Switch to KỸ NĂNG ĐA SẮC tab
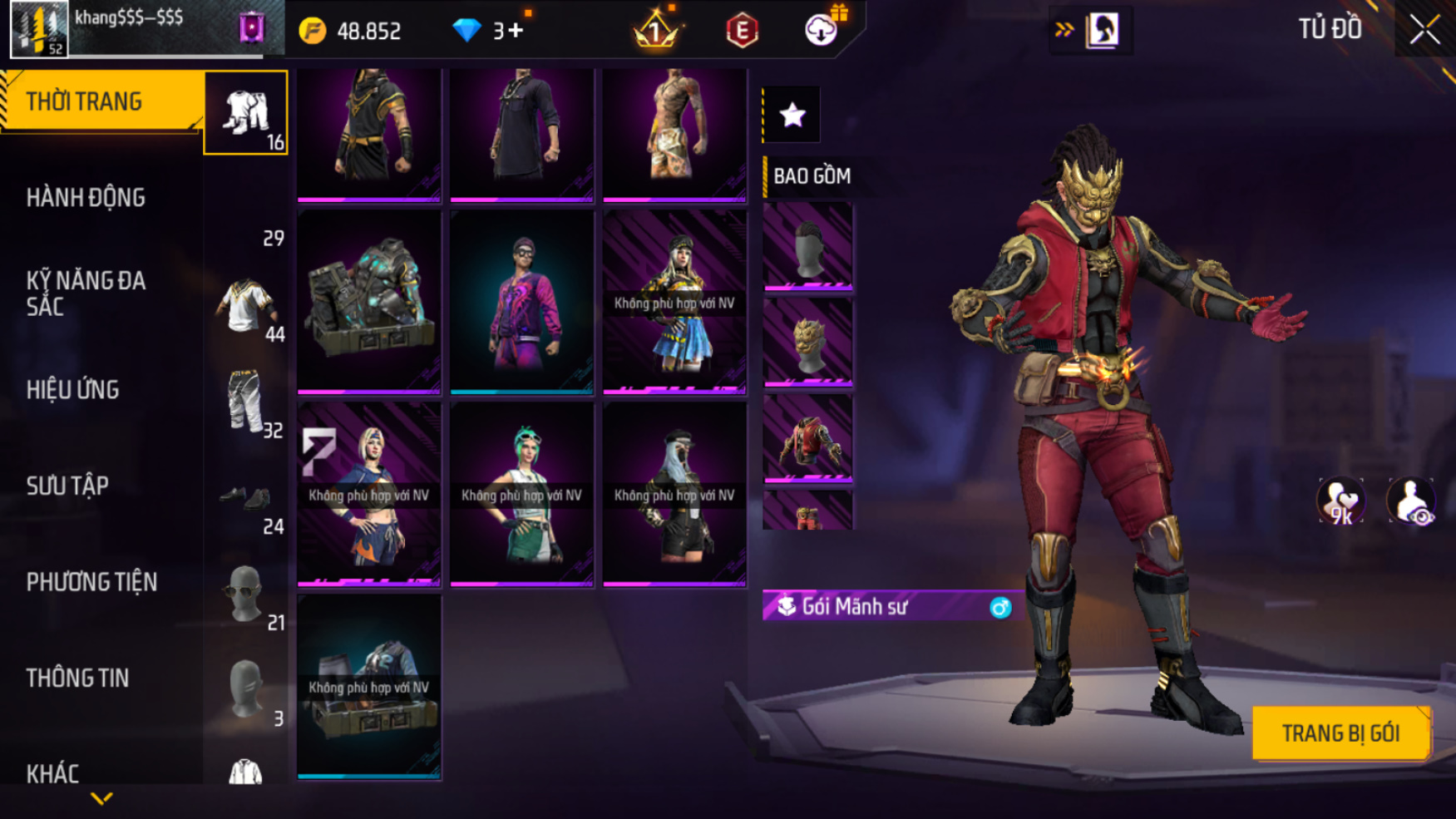Image resolution: width=1456 pixels, height=819 pixels. (86, 294)
